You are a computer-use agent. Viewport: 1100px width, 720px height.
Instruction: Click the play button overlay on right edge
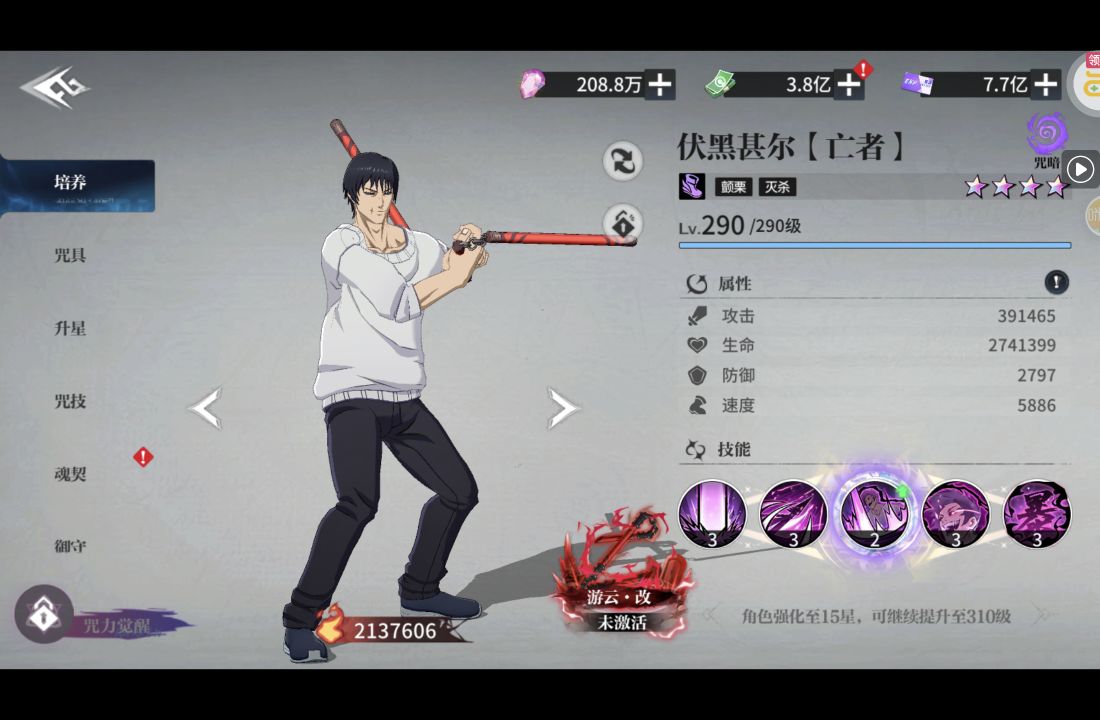(1080, 169)
